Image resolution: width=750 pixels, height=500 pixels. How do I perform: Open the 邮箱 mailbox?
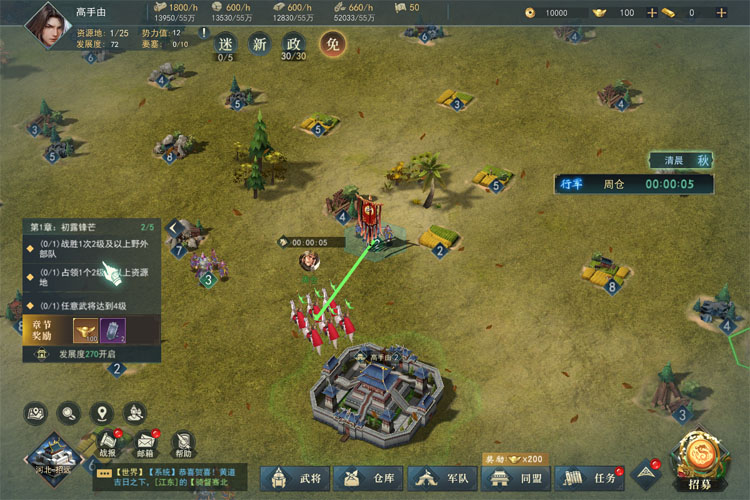[x=145, y=443]
